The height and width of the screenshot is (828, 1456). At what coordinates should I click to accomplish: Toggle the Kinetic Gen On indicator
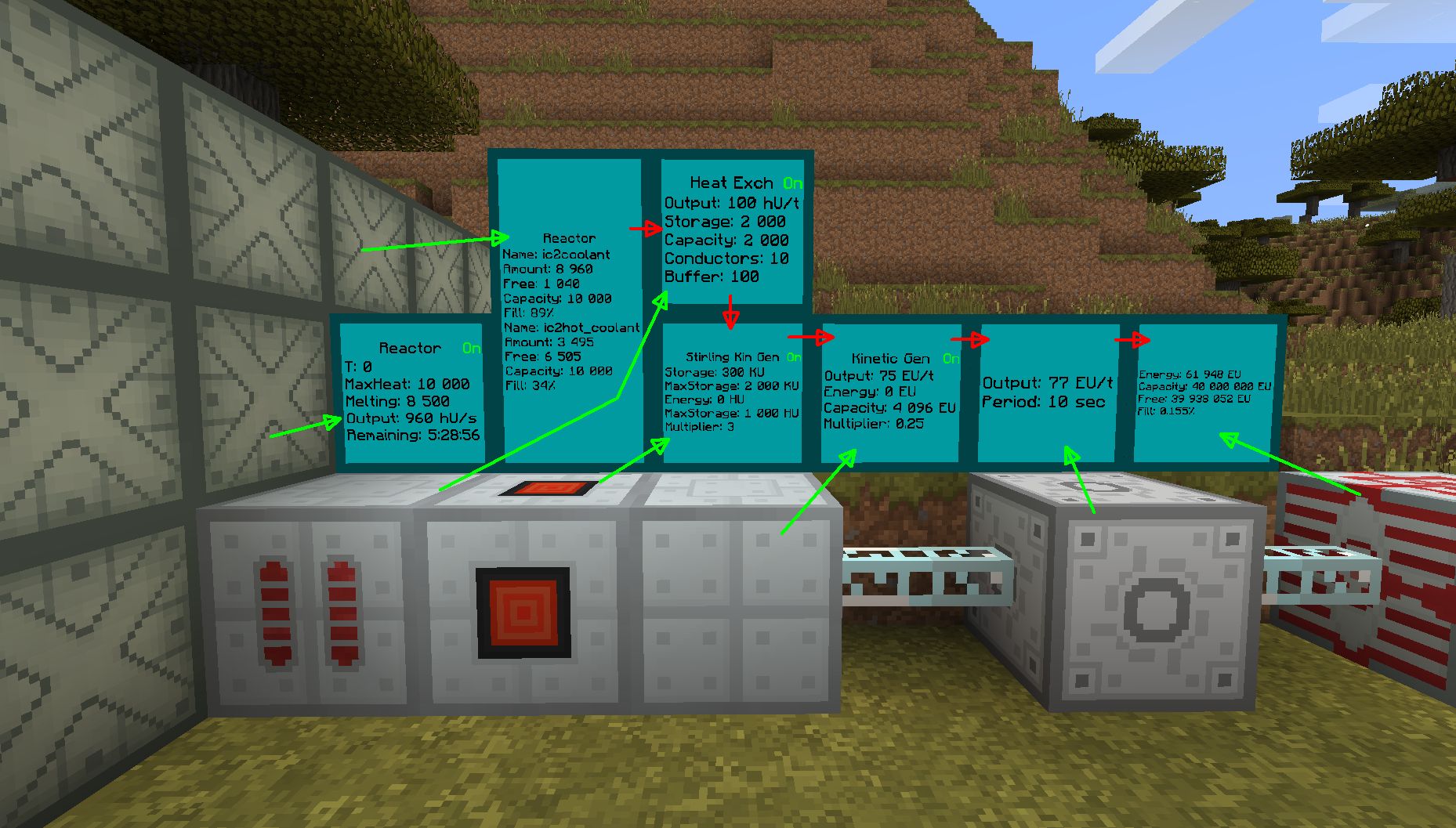[x=952, y=359]
